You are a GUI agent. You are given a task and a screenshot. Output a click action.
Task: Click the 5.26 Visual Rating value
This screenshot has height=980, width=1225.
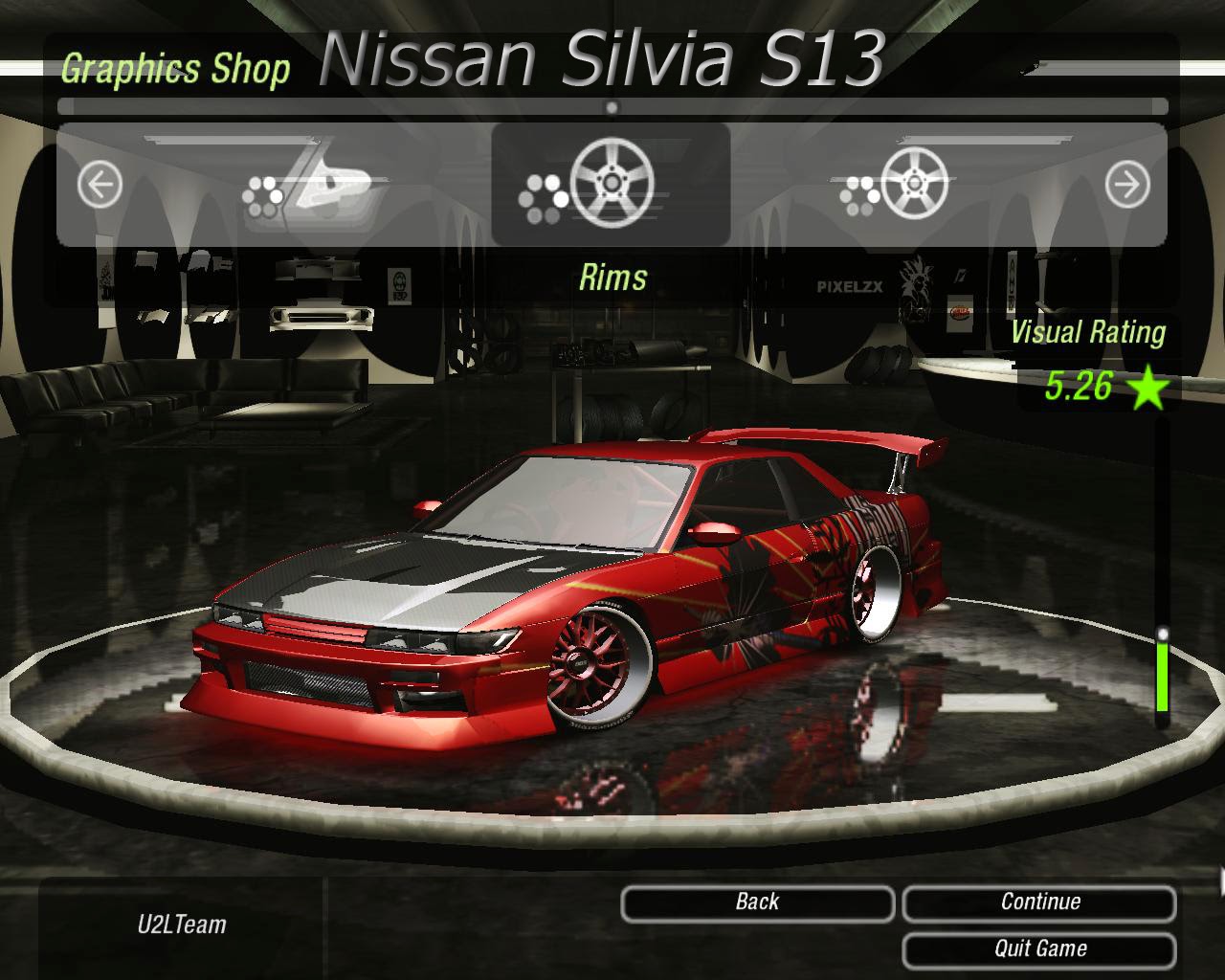[1080, 387]
